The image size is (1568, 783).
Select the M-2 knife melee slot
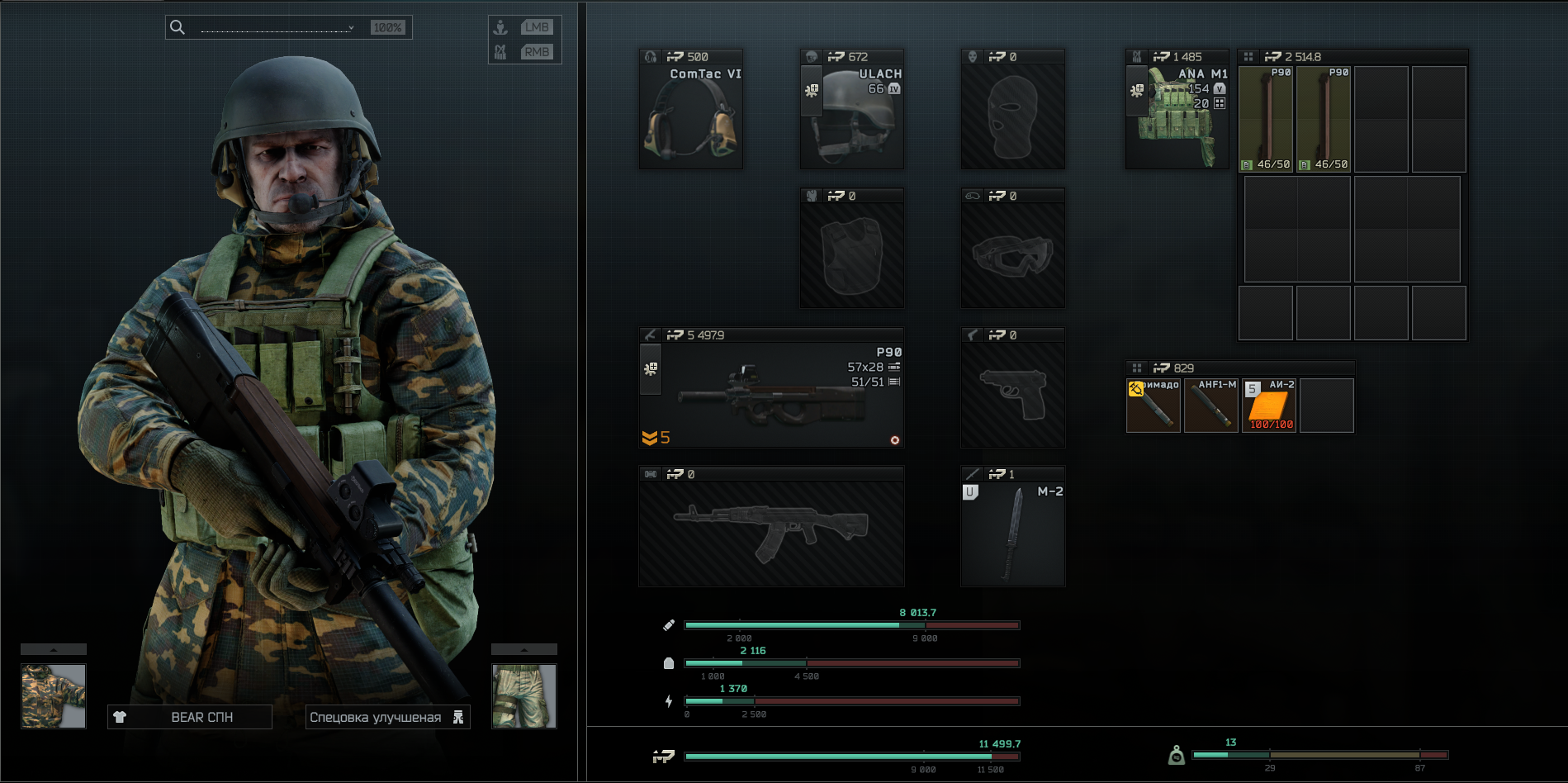[x=1012, y=534]
